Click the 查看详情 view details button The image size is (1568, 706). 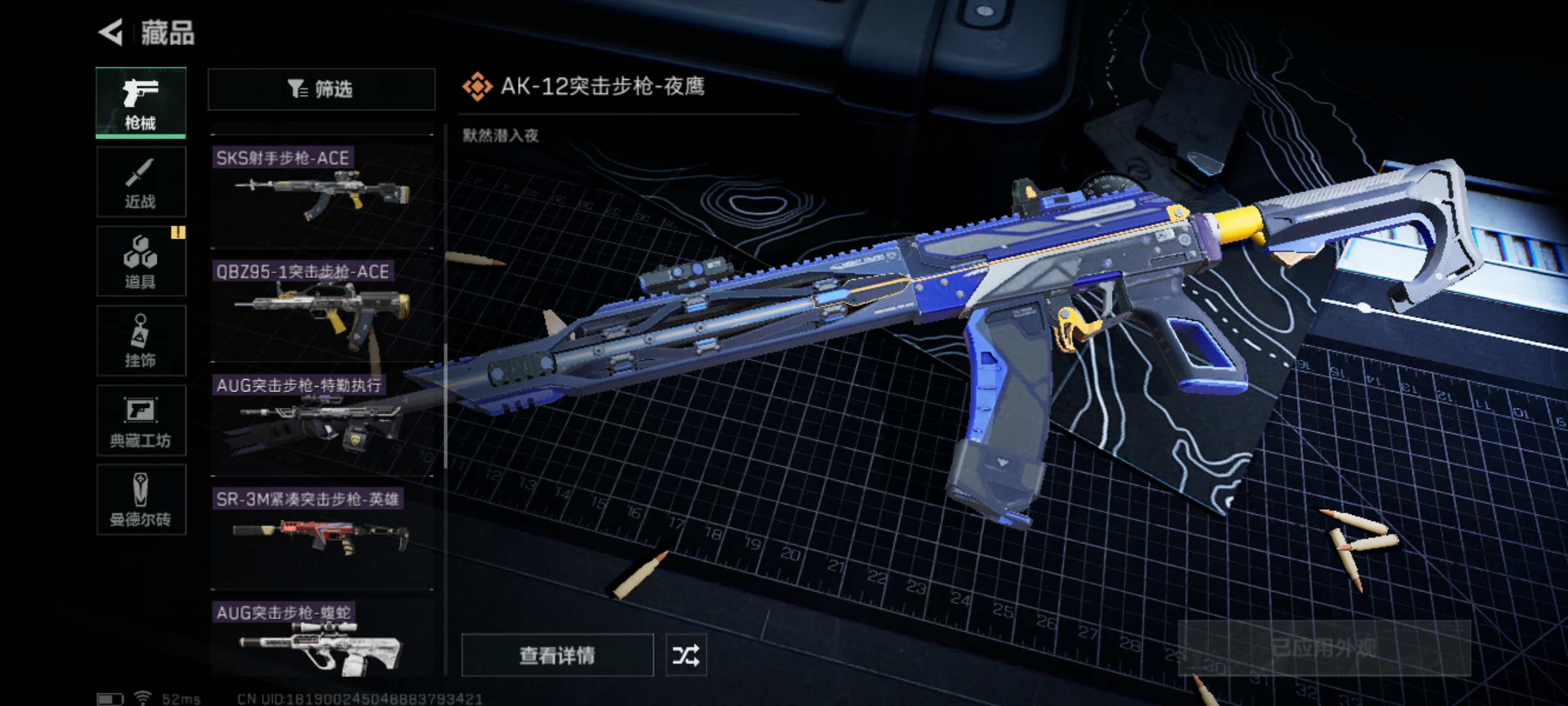[x=557, y=655]
